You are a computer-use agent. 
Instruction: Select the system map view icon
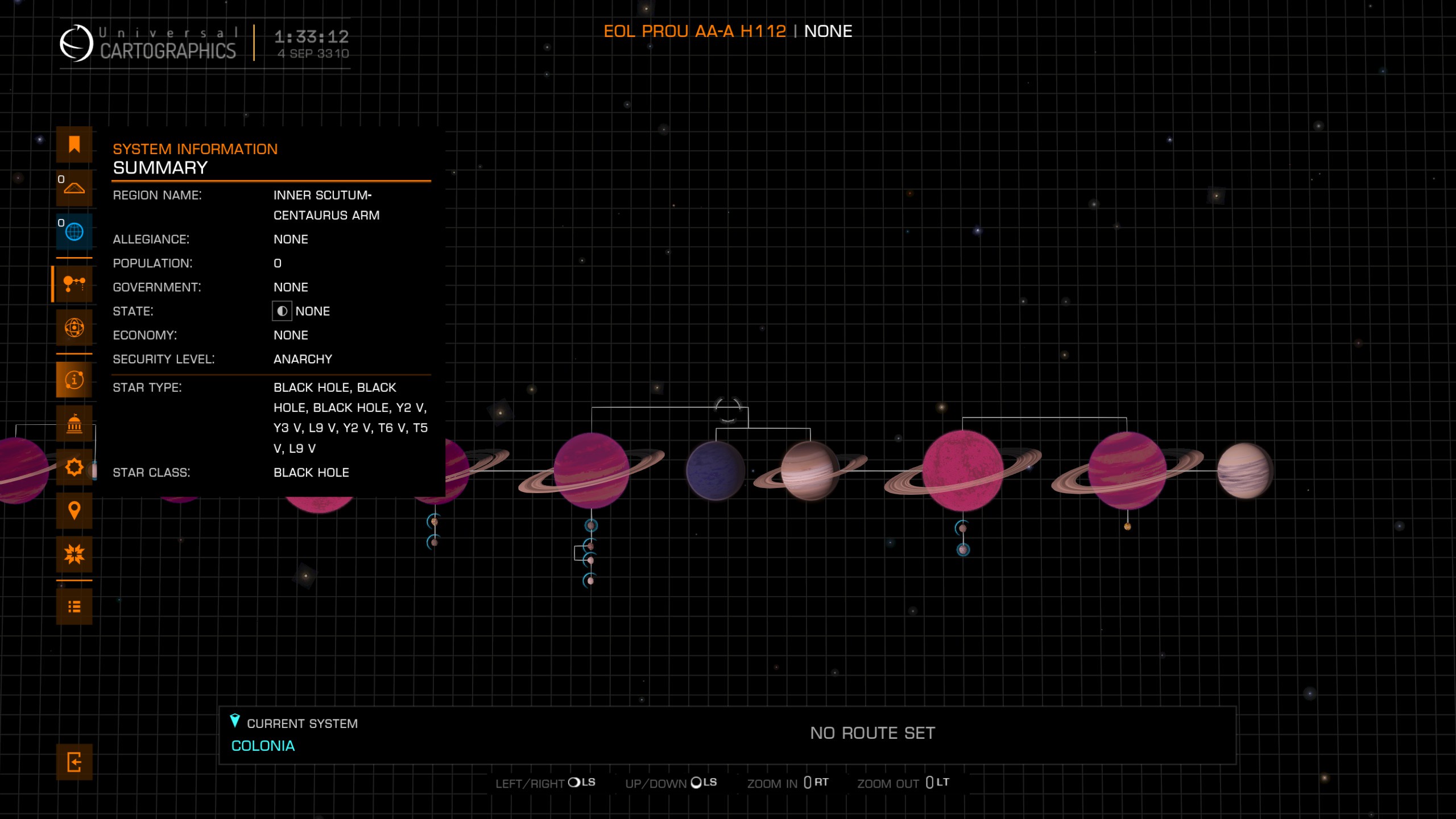coord(74,283)
